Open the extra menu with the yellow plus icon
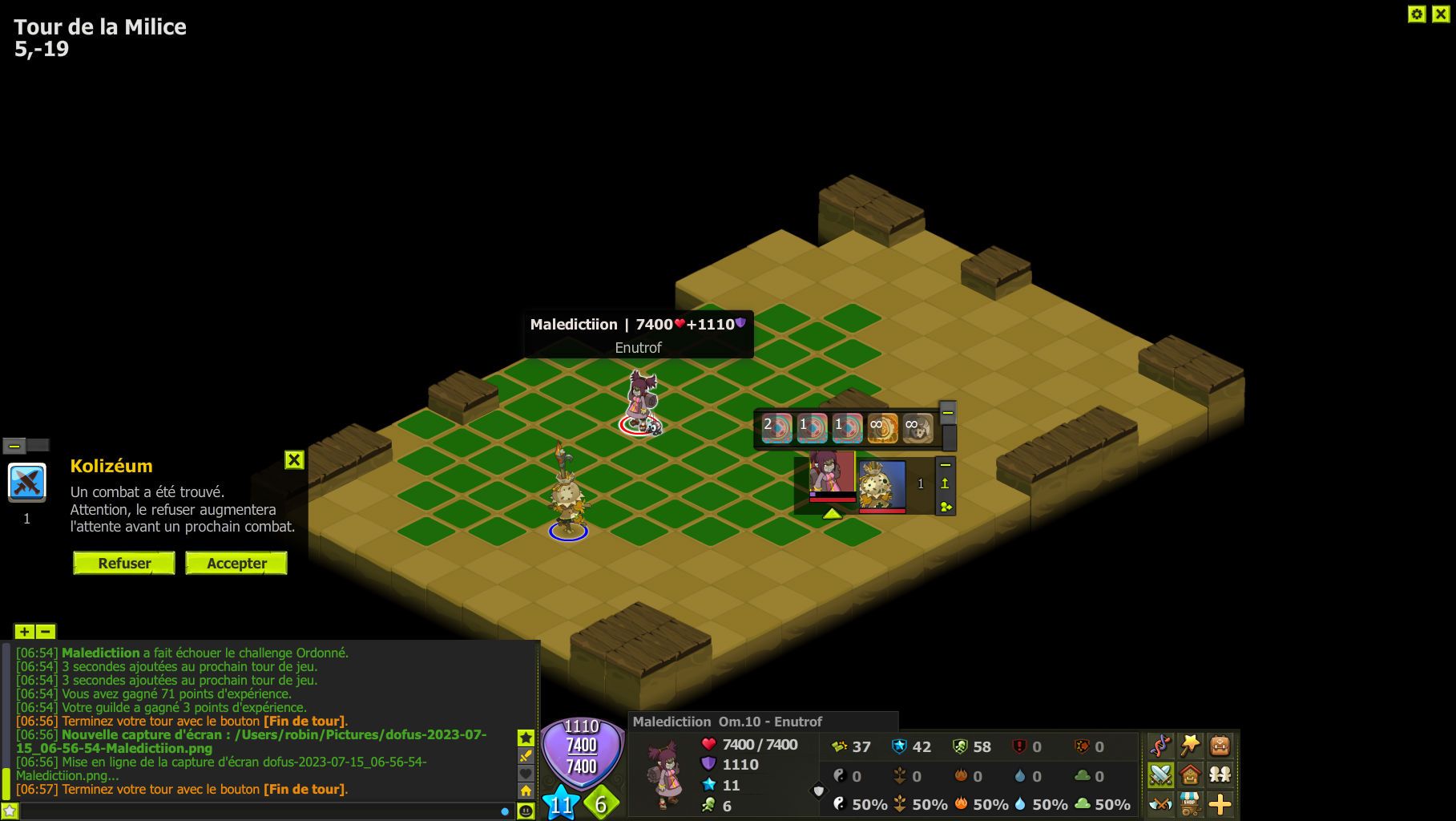This screenshot has height=821, width=1456. pyautogui.click(x=1219, y=804)
